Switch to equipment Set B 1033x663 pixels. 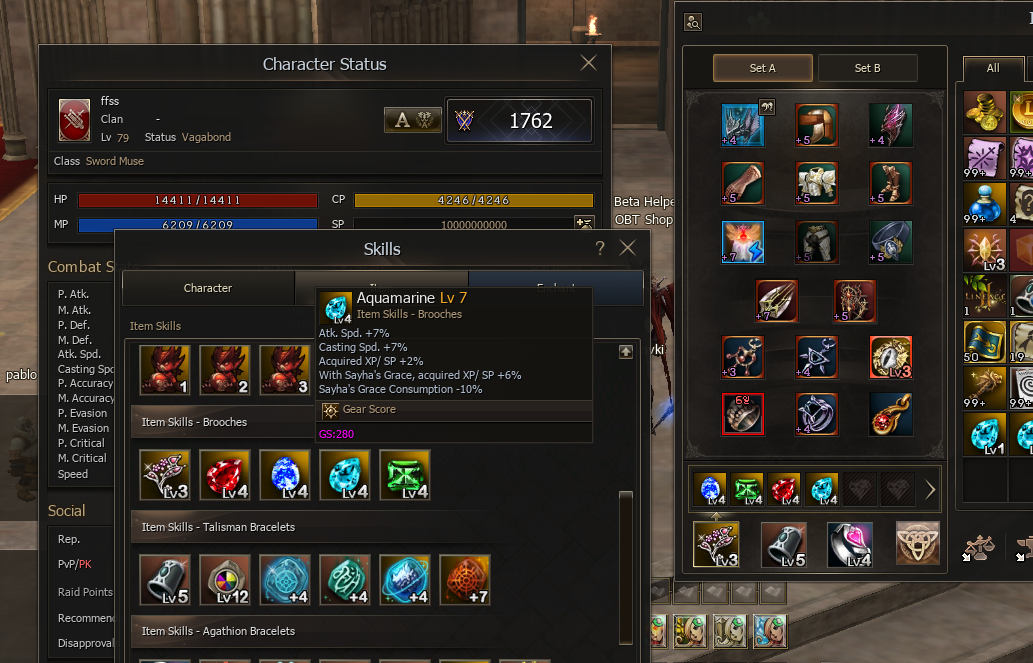point(867,68)
